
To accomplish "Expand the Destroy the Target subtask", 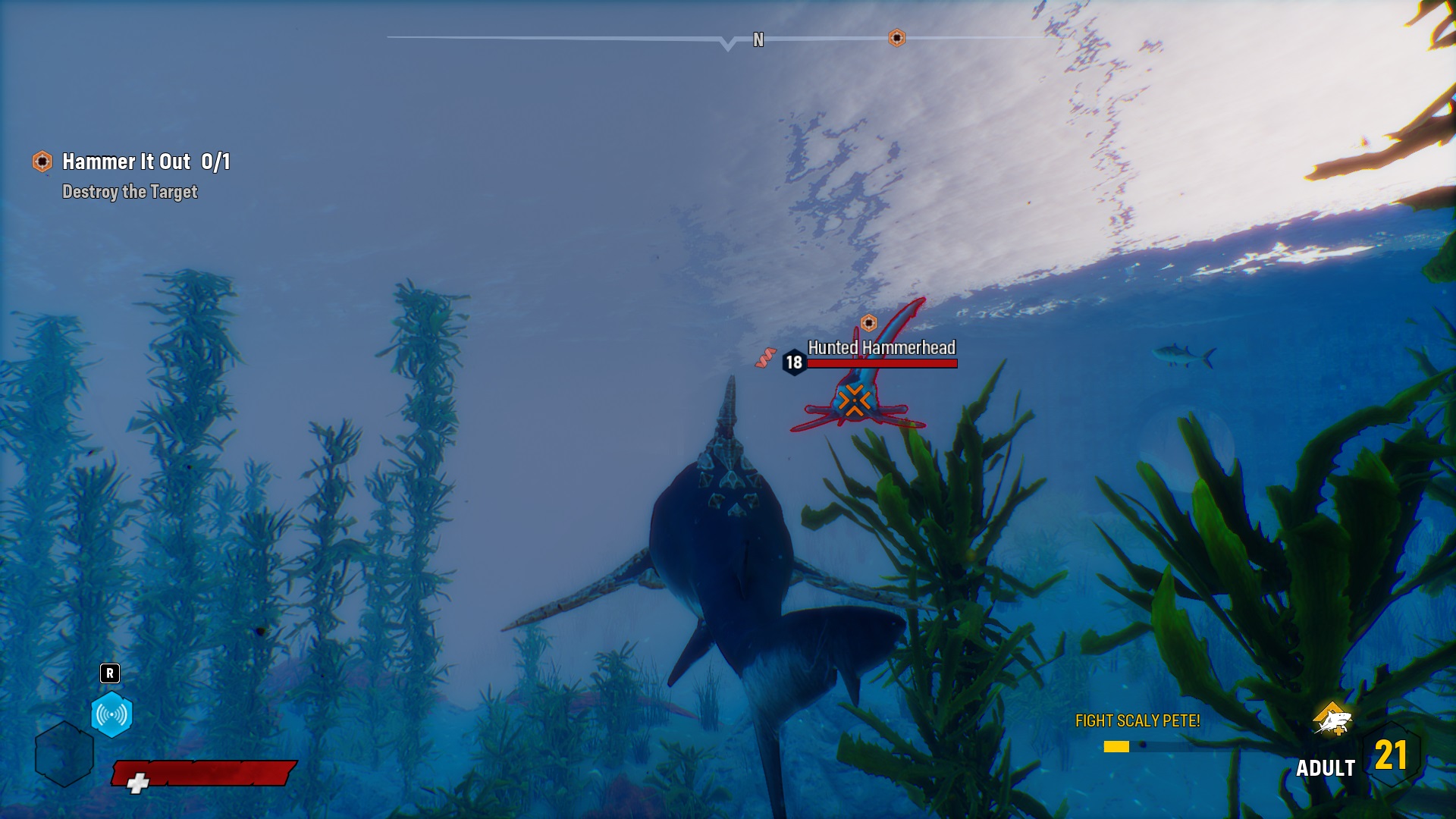I will (130, 193).
